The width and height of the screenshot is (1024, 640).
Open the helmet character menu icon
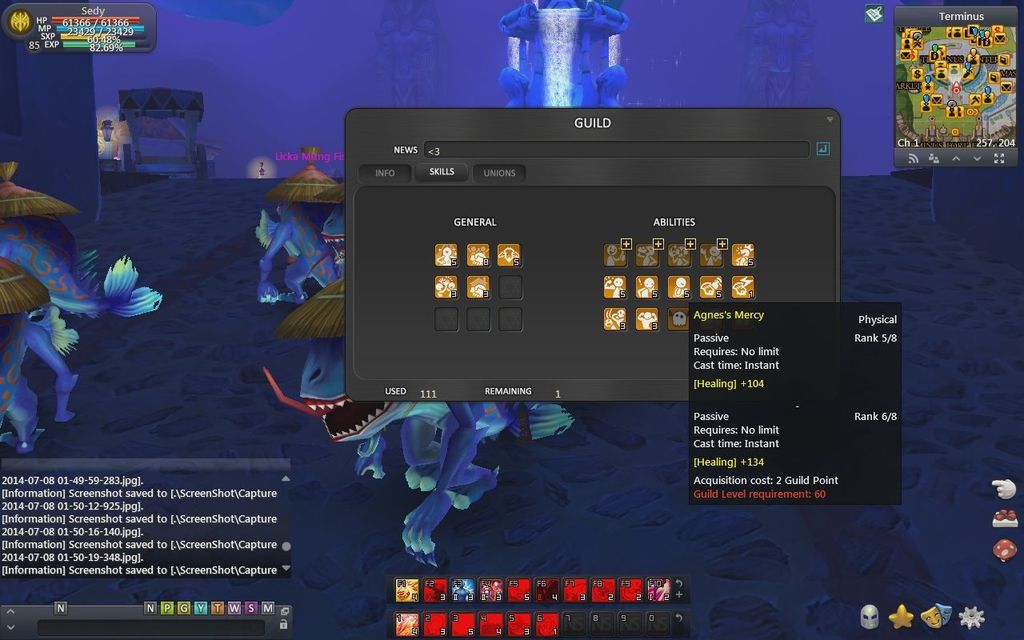click(x=869, y=617)
